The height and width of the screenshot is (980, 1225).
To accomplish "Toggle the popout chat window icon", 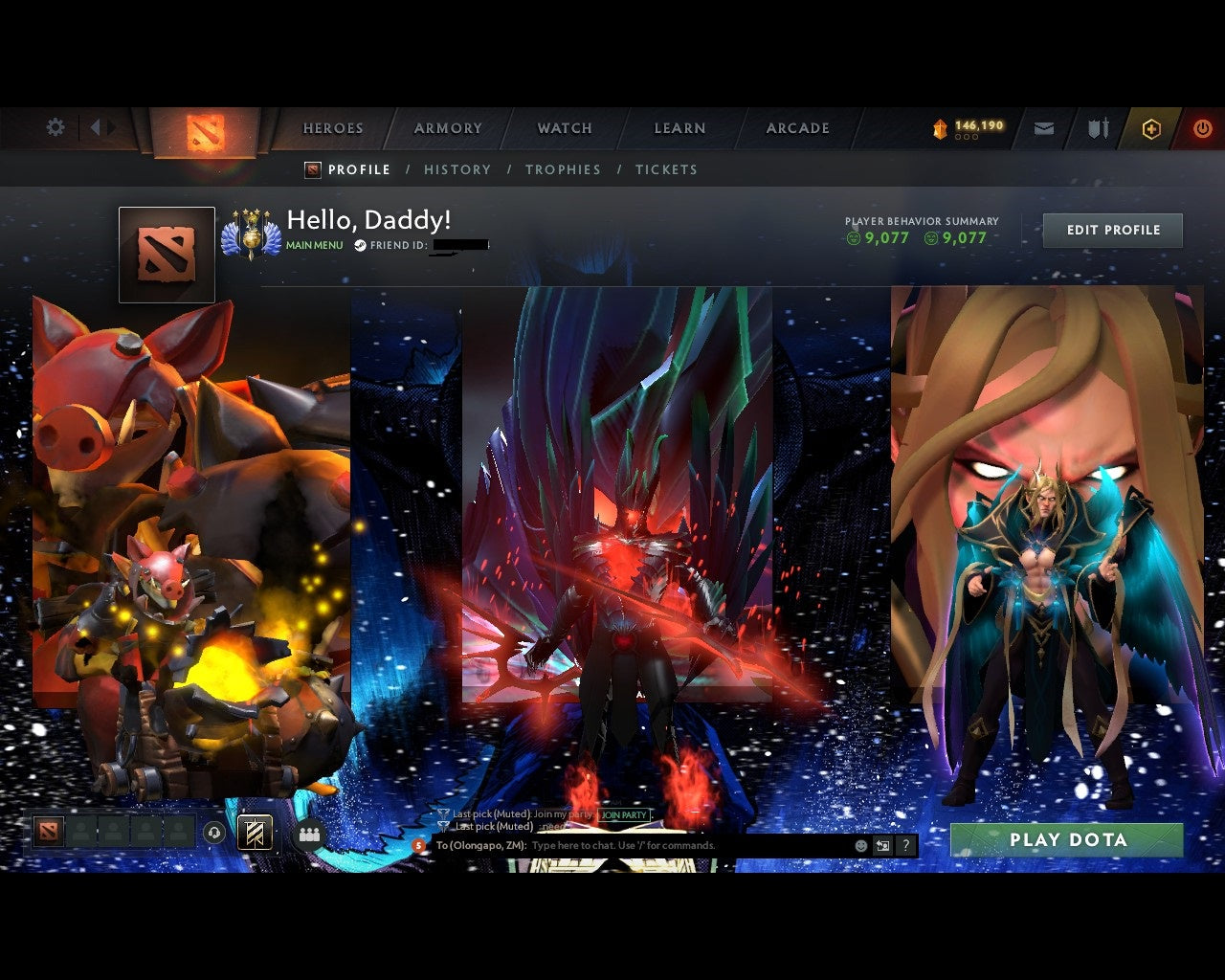I will (881, 846).
